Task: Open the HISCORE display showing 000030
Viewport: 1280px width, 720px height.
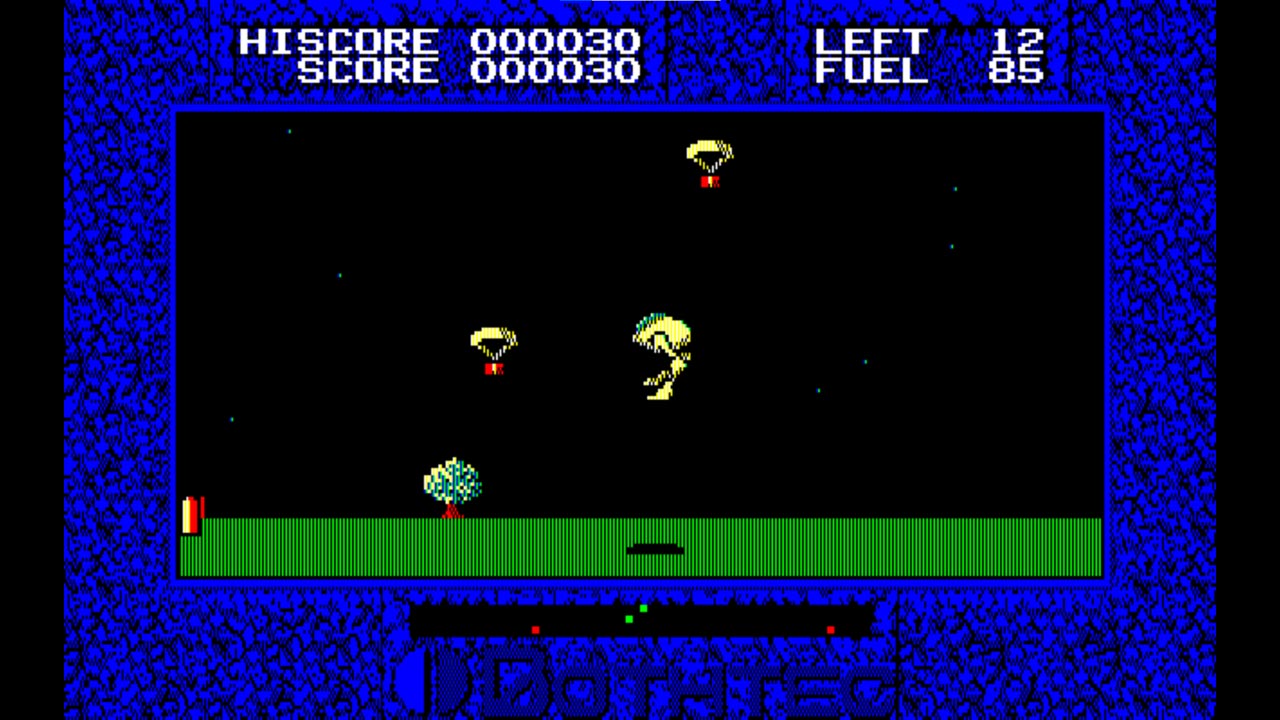Action: [x=430, y=42]
